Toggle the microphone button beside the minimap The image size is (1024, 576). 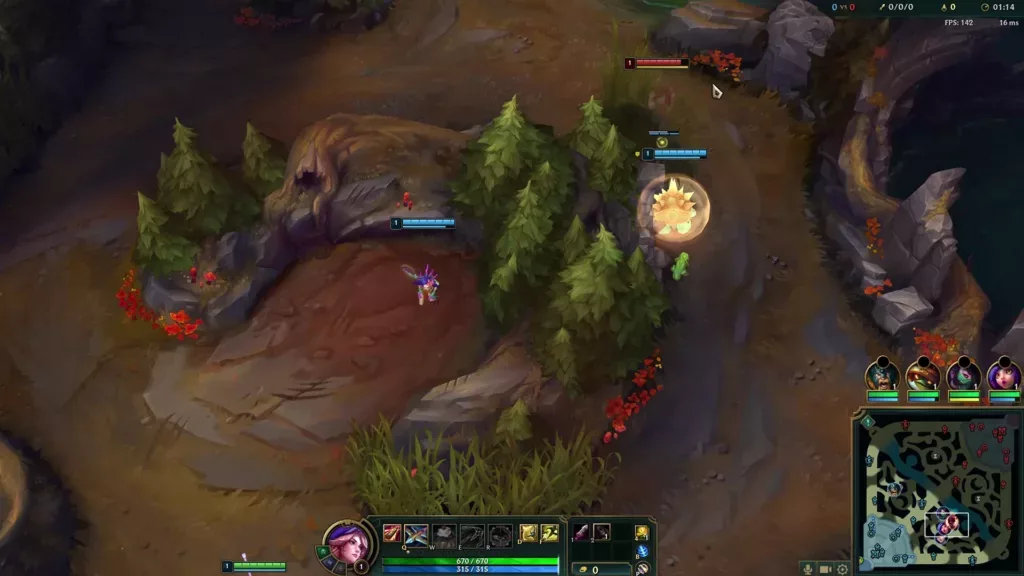click(x=808, y=569)
